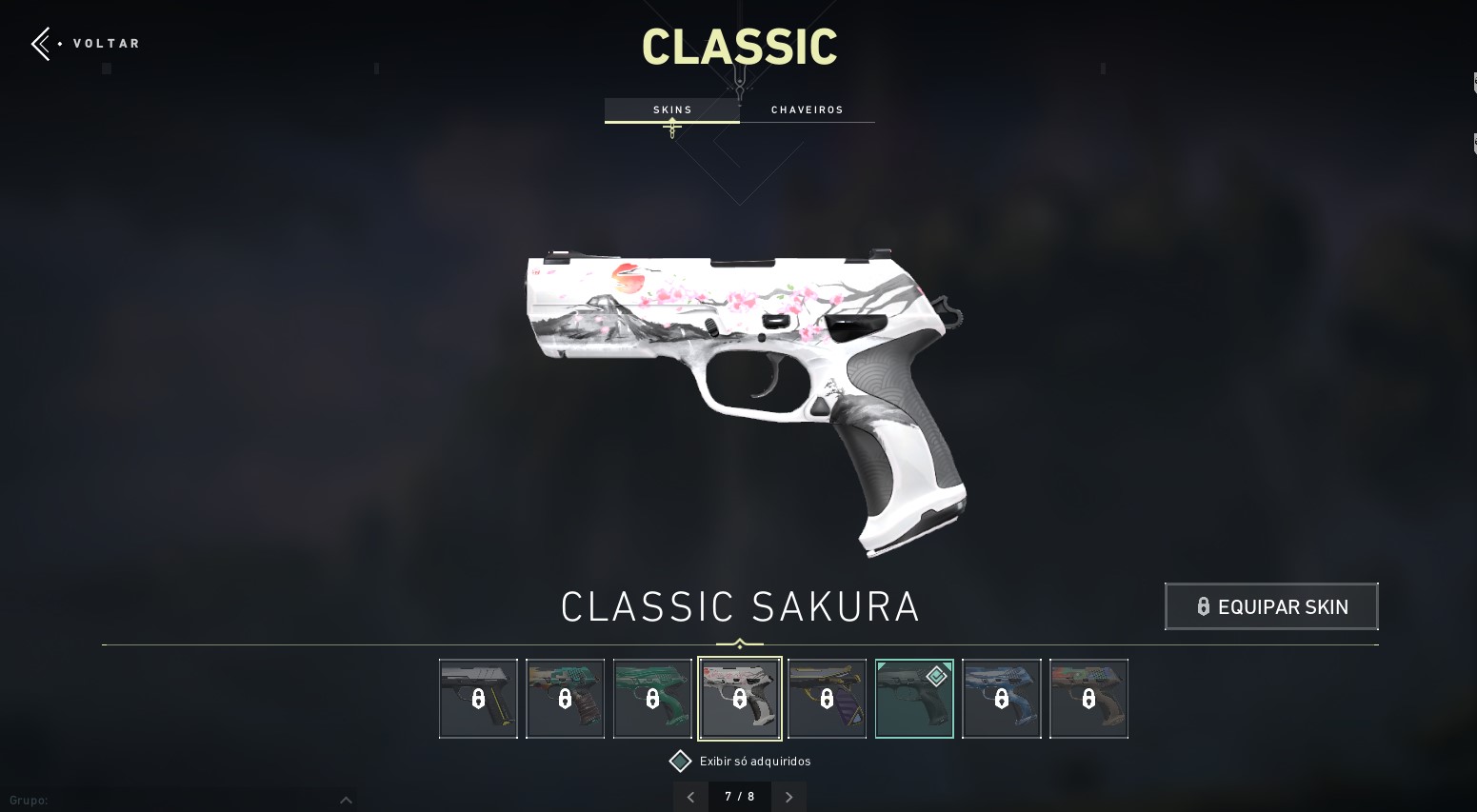Click the diamond owned badge on the sixth skin
This screenshot has height=812, width=1477.
(936, 676)
